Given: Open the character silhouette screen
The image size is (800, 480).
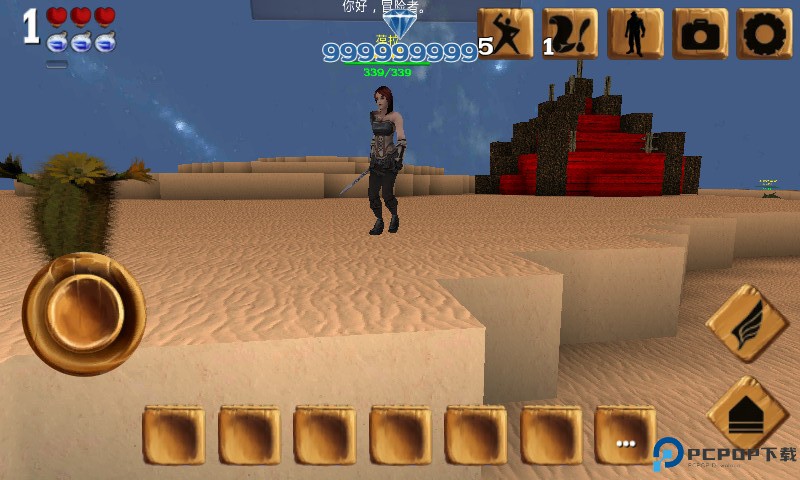Looking at the screenshot, I should click(x=635, y=34).
